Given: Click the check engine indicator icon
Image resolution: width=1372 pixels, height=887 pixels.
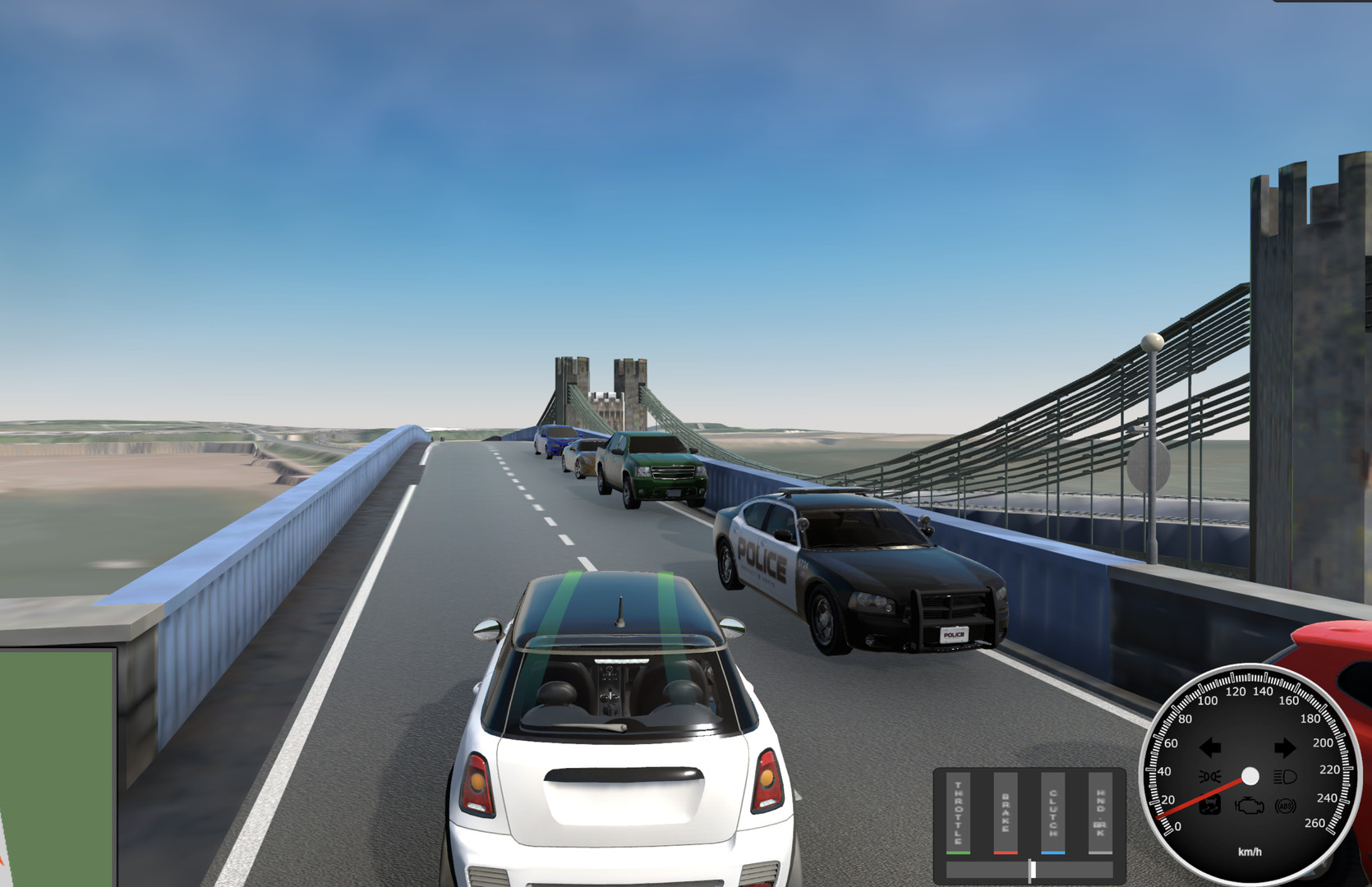Looking at the screenshot, I should point(1249,806).
